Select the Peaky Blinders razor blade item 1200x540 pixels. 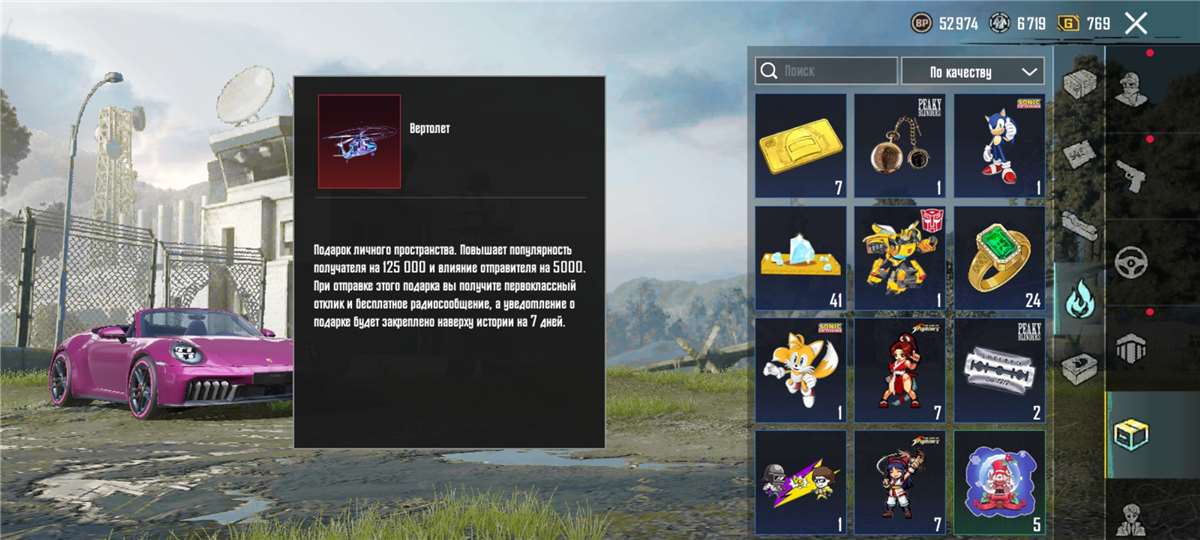998,370
